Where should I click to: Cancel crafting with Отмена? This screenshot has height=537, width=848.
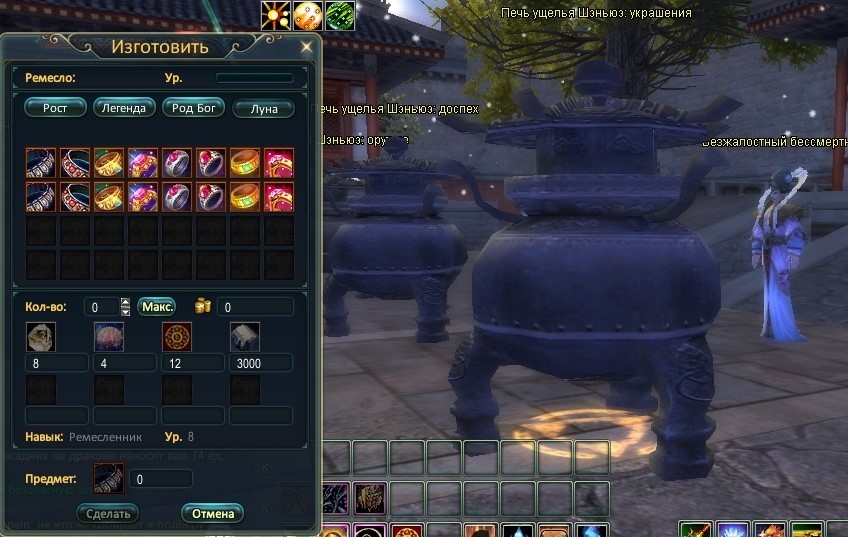tap(212, 514)
